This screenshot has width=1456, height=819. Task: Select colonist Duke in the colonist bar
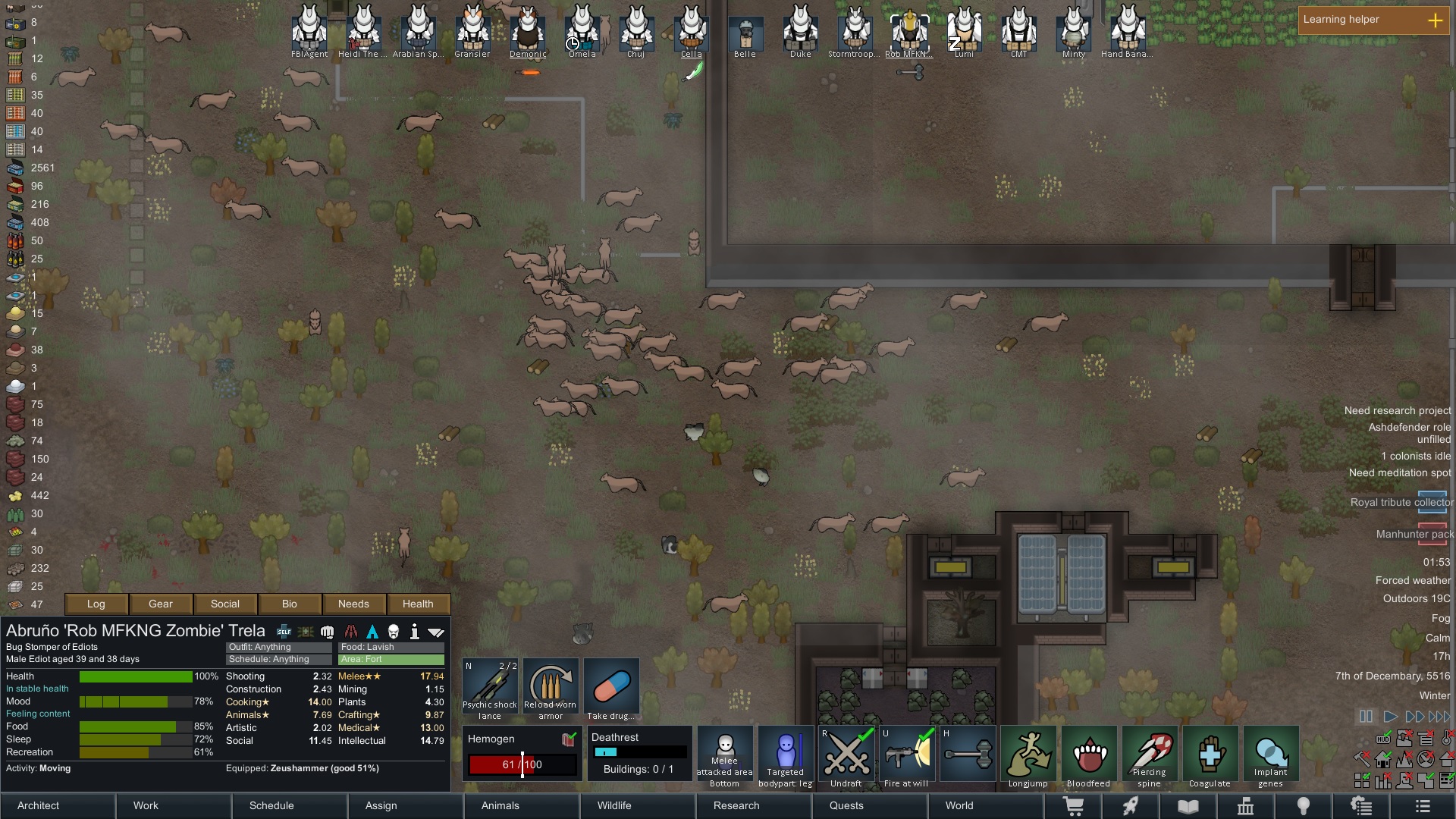pos(800,32)
